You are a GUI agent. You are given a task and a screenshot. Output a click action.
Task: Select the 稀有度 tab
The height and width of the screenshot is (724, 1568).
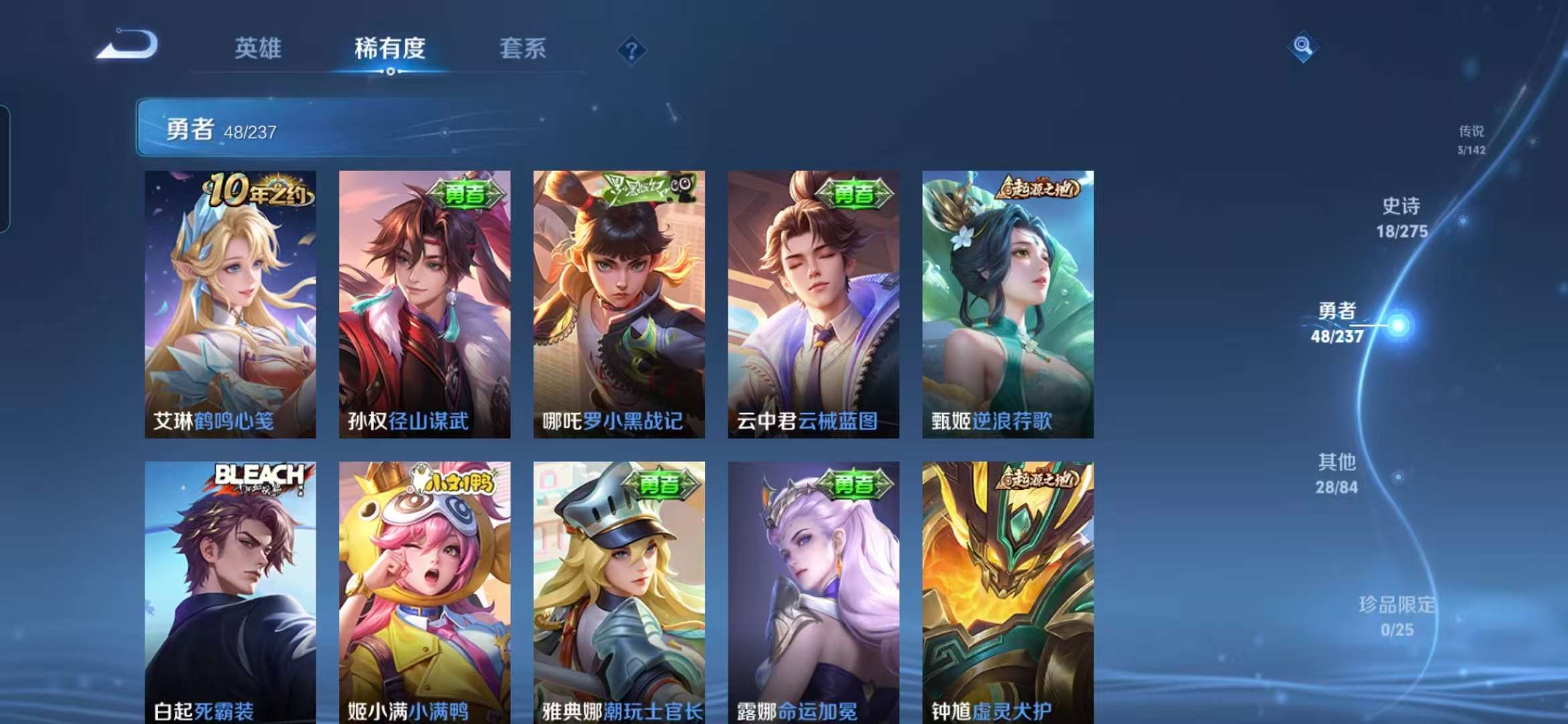(x=391, y=48)
